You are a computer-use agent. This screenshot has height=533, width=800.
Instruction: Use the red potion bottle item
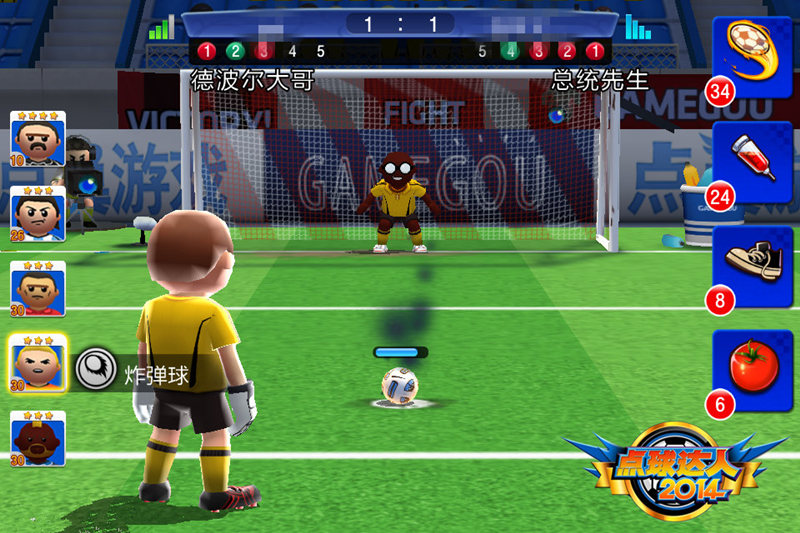751,162
